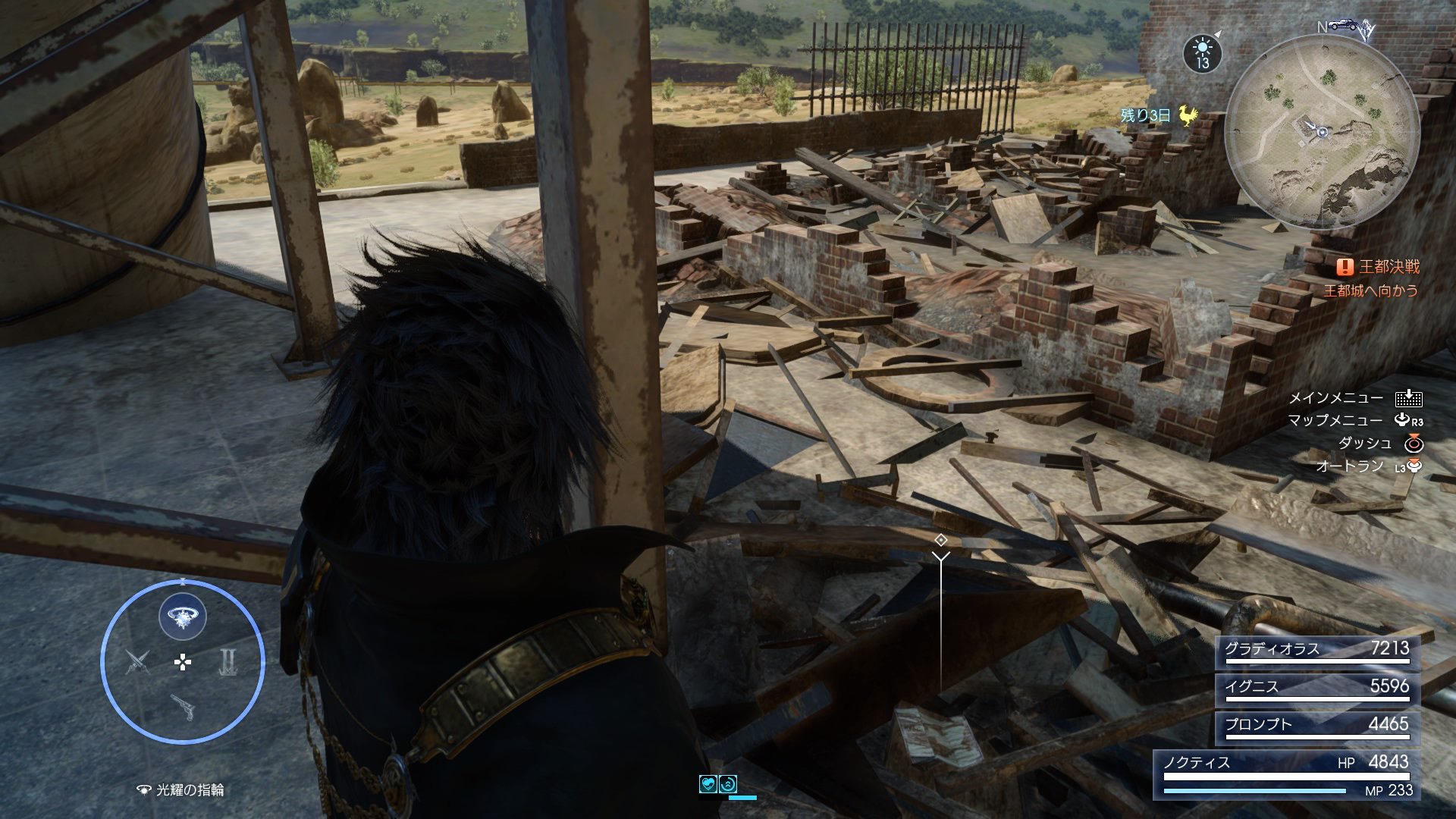The height and width of the screenshot is (819, 1456).
Task: Open the 王都決戦 quest tracker
Action: pyautogui.click(x=1388, y=267)
